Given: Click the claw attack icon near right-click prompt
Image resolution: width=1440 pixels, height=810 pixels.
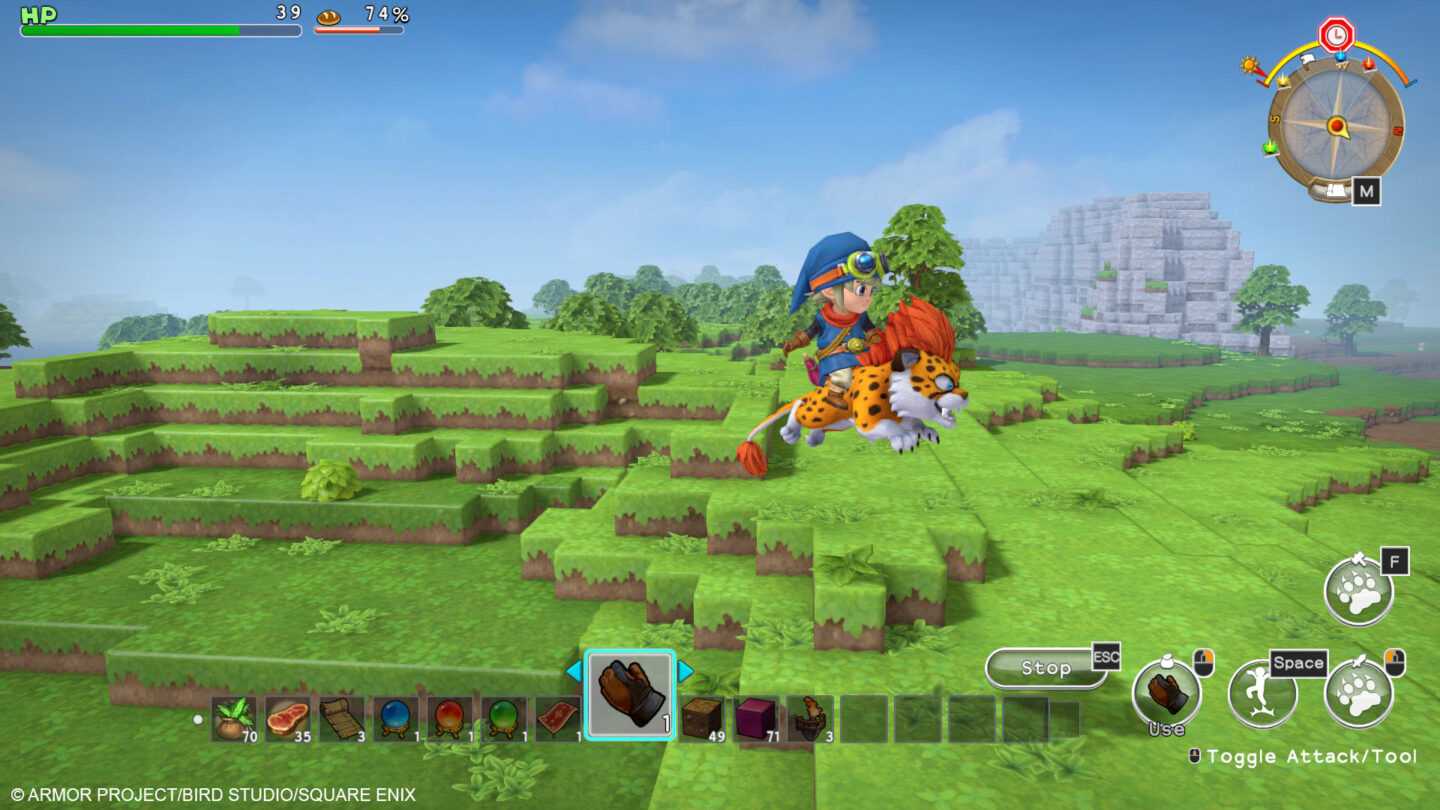Looking at the screenshot, I should pos(1360,690).
